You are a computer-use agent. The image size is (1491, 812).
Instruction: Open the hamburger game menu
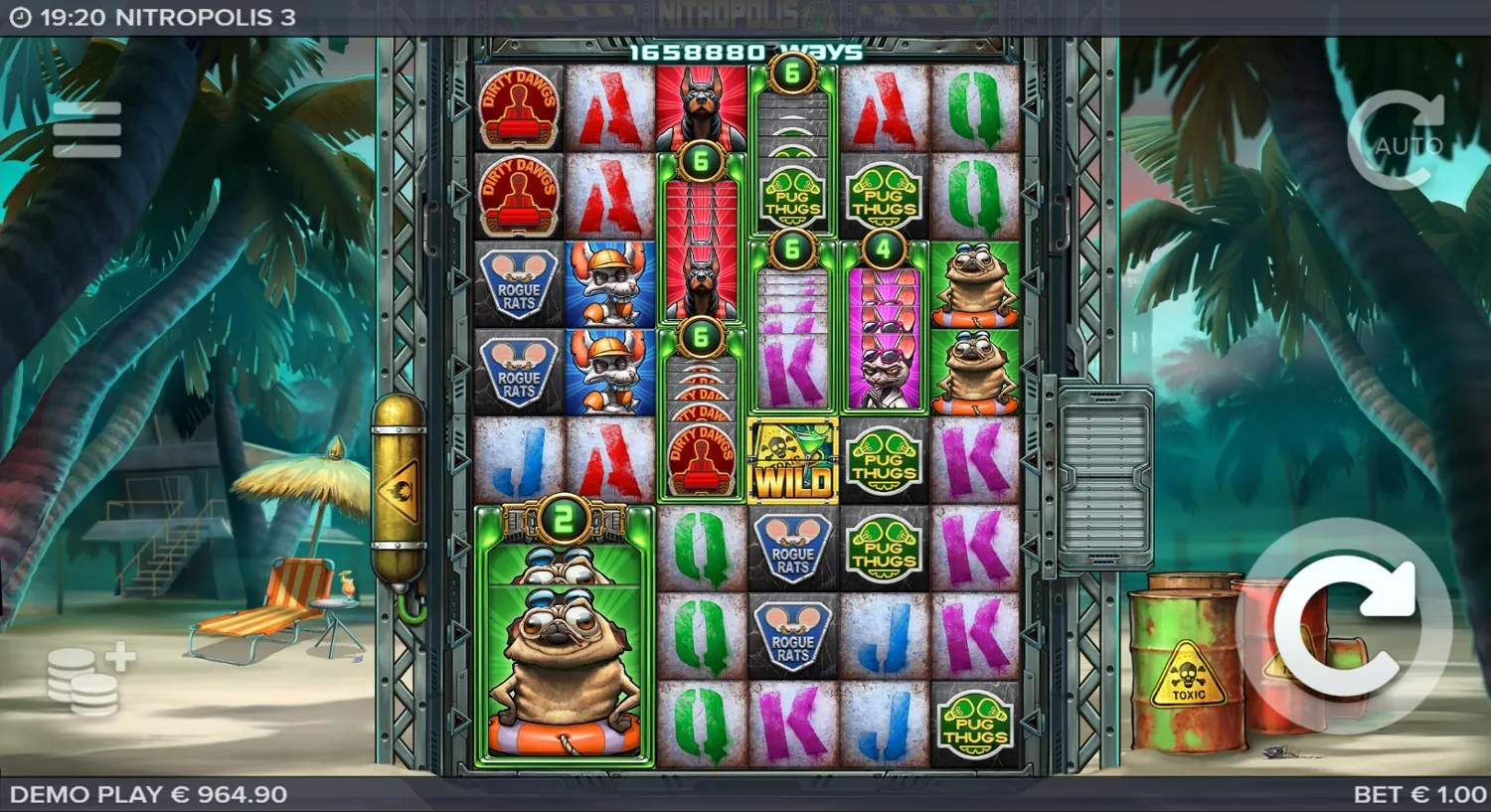(89, 127)
